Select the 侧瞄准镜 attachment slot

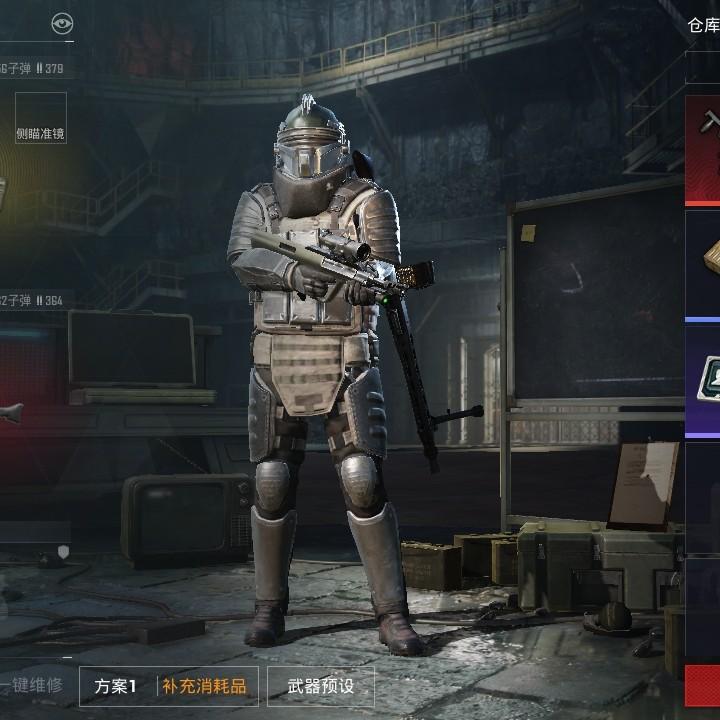(x=41, y=119)
